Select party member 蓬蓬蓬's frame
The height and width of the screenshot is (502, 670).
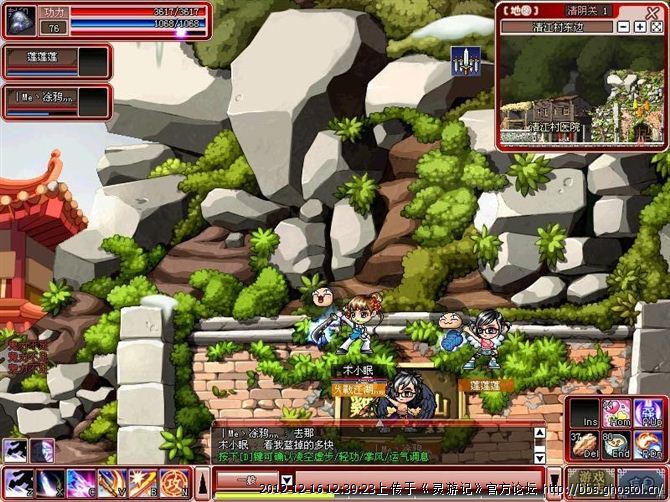[55, 62]
